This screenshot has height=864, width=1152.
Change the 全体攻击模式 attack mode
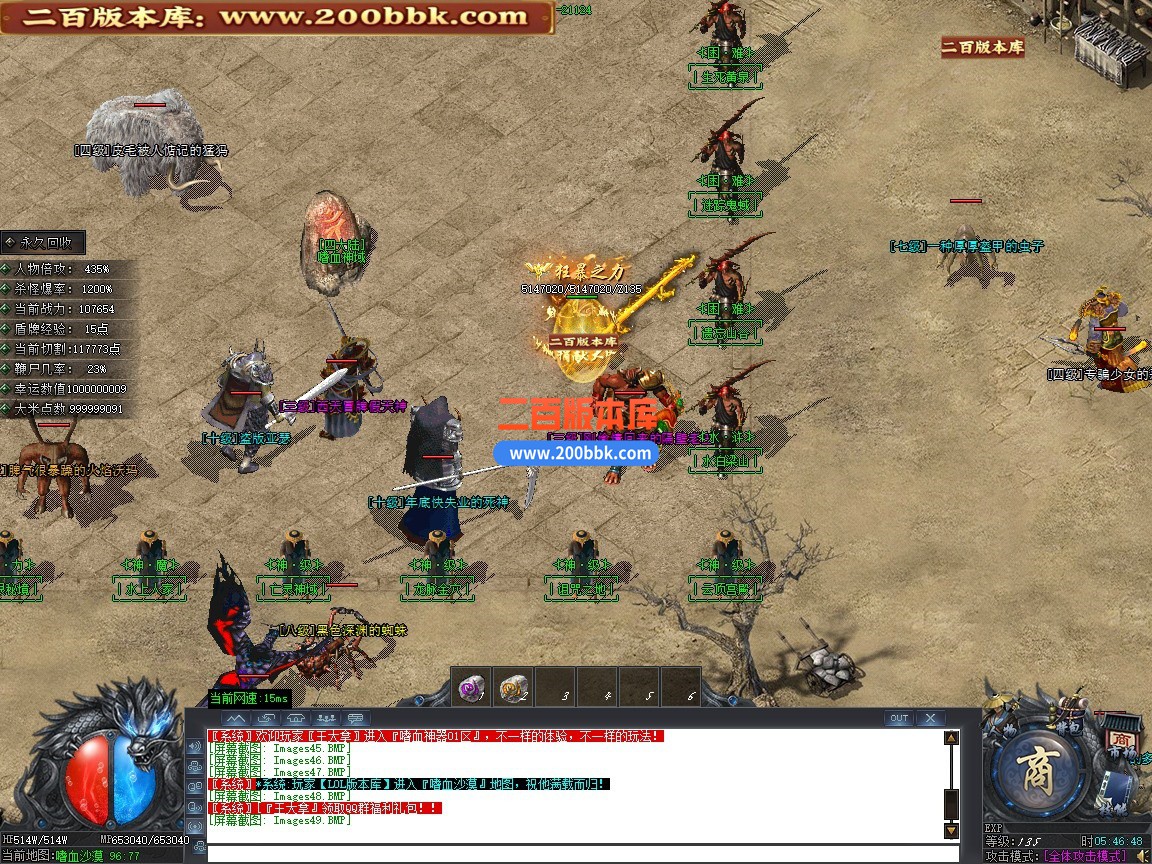click(1085, 857)
